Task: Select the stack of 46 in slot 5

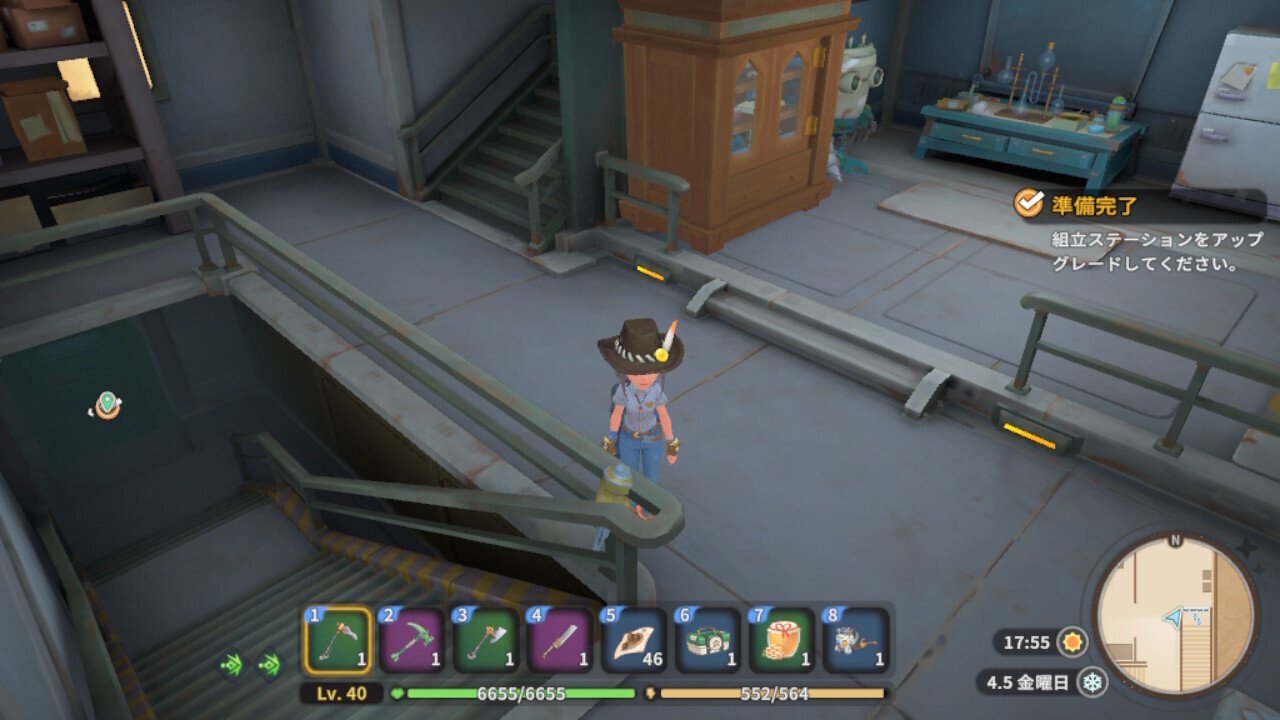Action: pyautogui.click(x=635, y=641)
